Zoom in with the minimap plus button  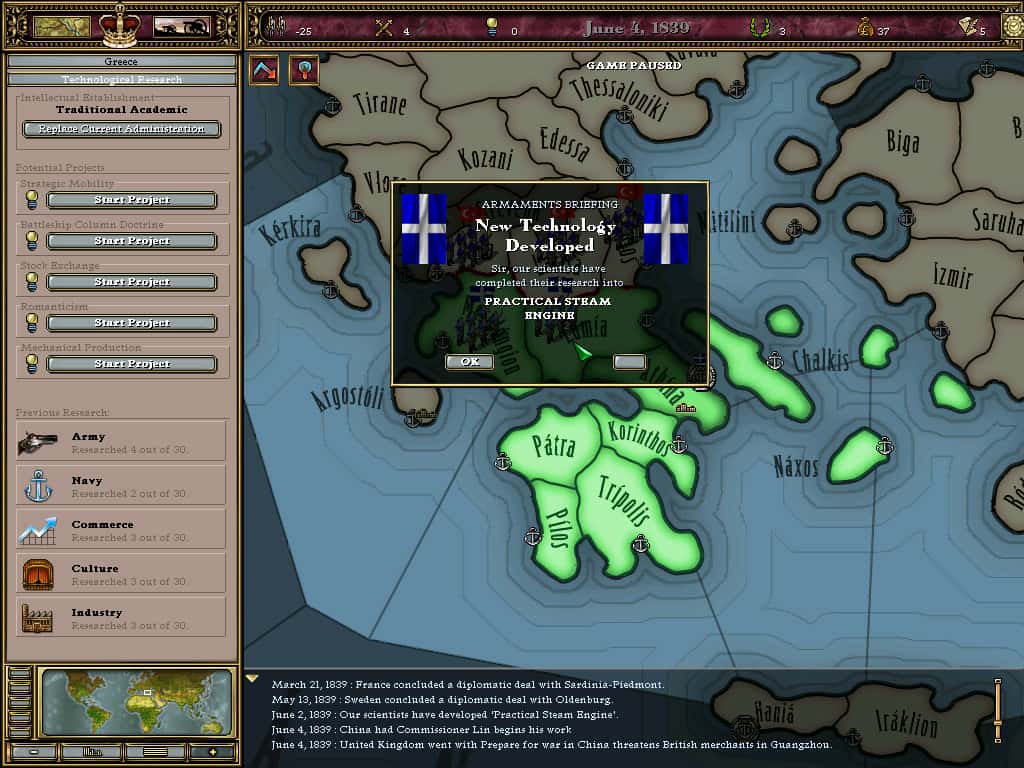211,751
